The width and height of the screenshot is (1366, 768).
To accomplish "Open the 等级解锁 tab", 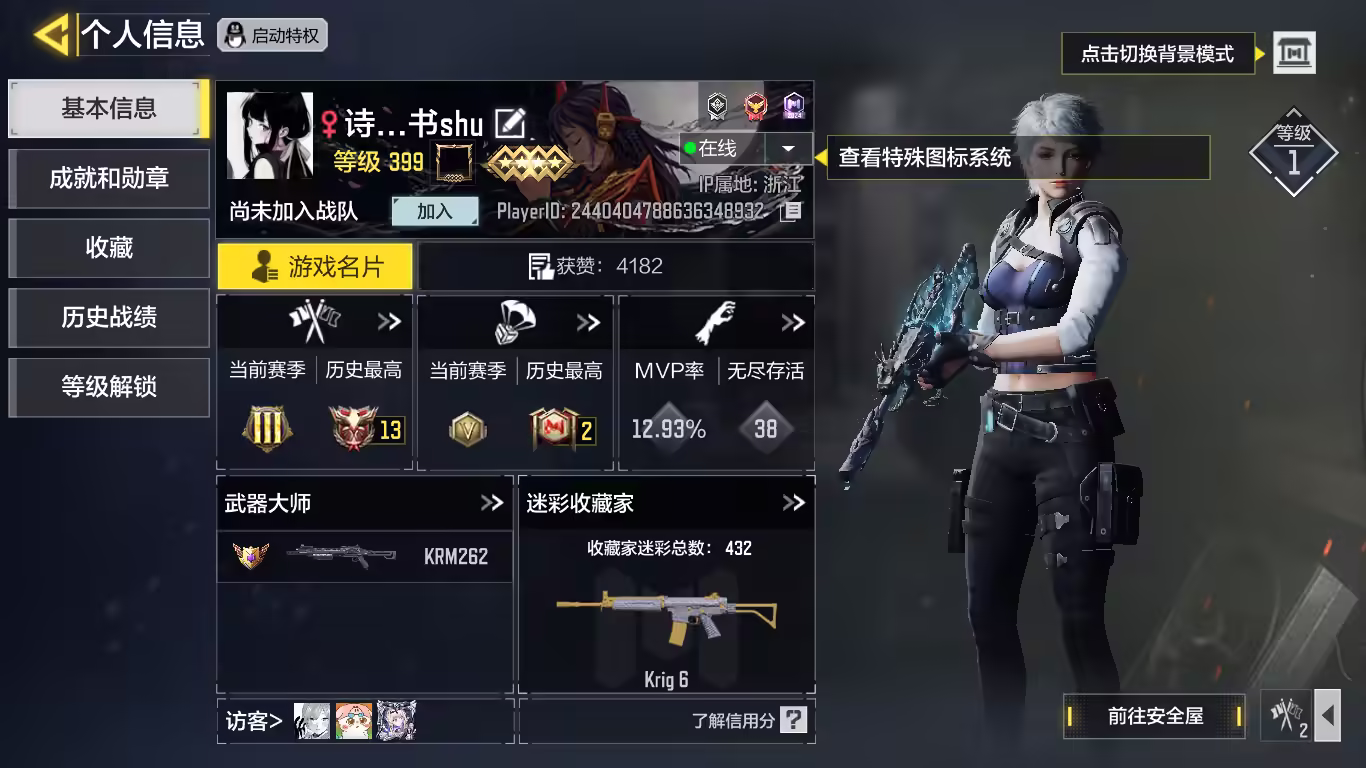I will [108, 387].
